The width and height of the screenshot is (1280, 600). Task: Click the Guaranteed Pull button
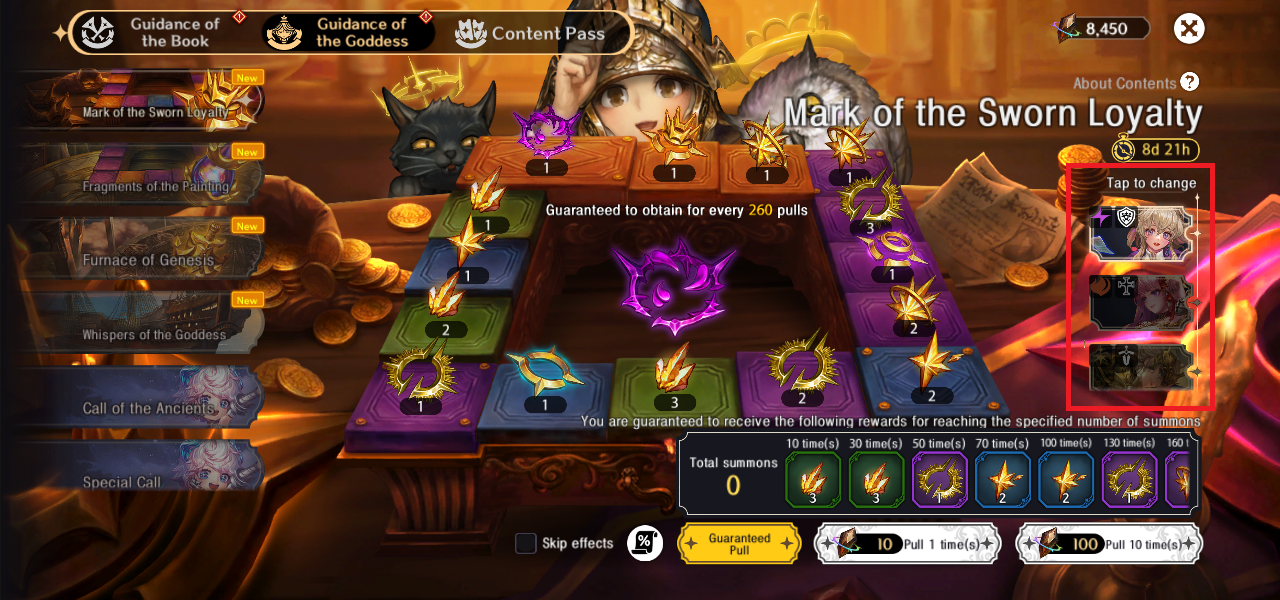pos(739,543)
